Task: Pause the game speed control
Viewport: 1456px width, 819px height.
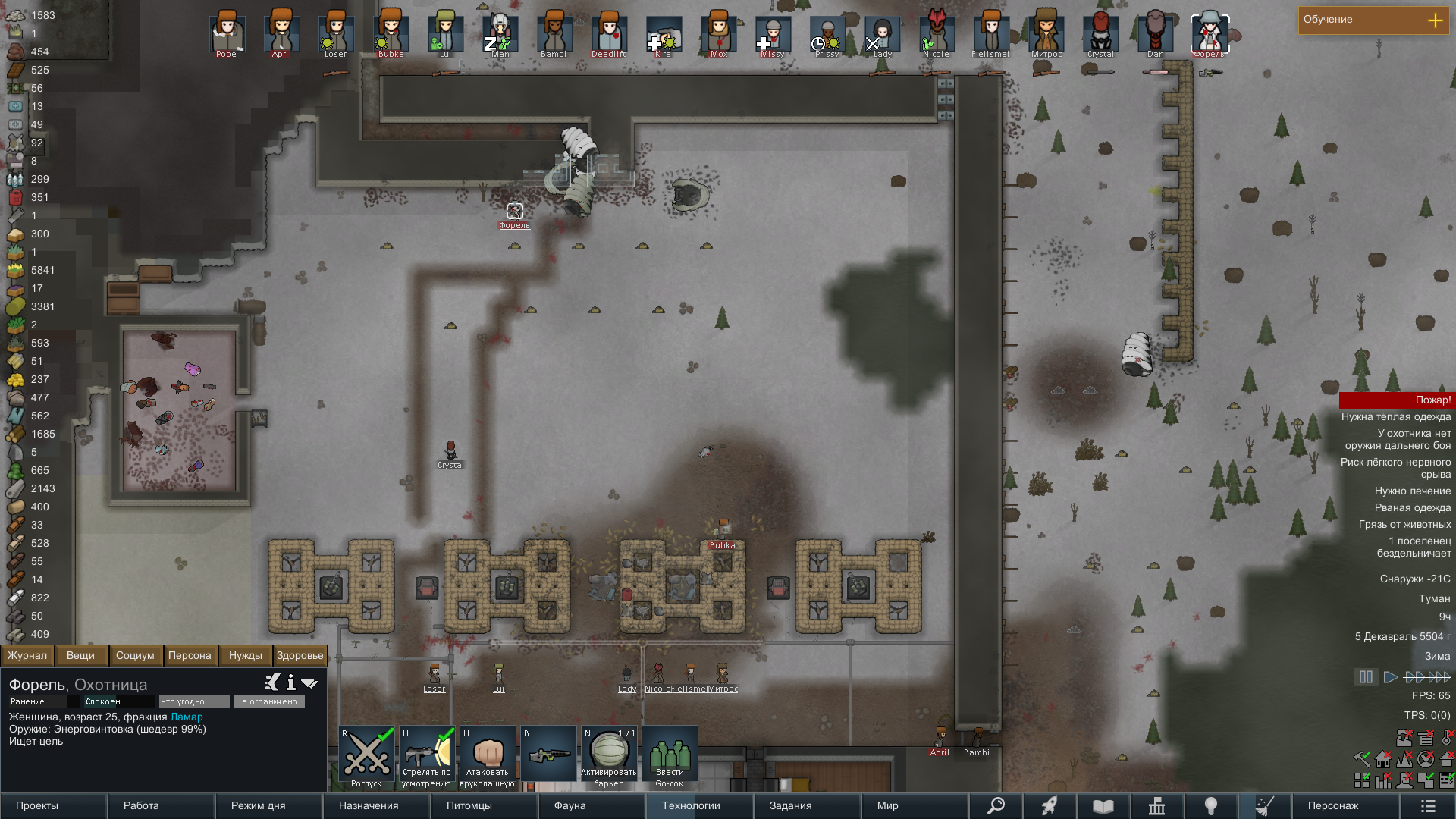Action: click(1366, 677)
